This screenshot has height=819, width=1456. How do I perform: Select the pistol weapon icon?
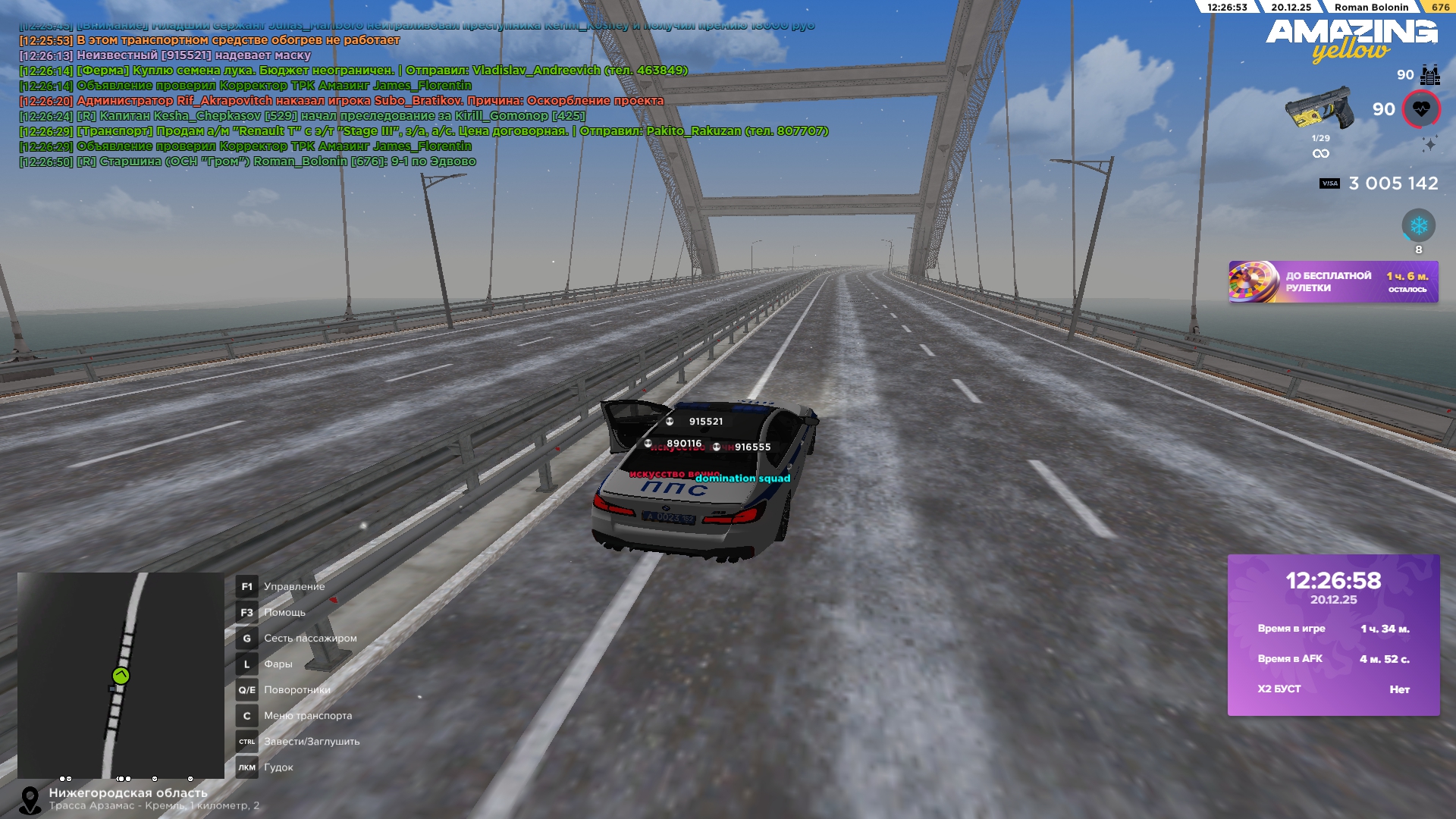tap(1318, 108)
